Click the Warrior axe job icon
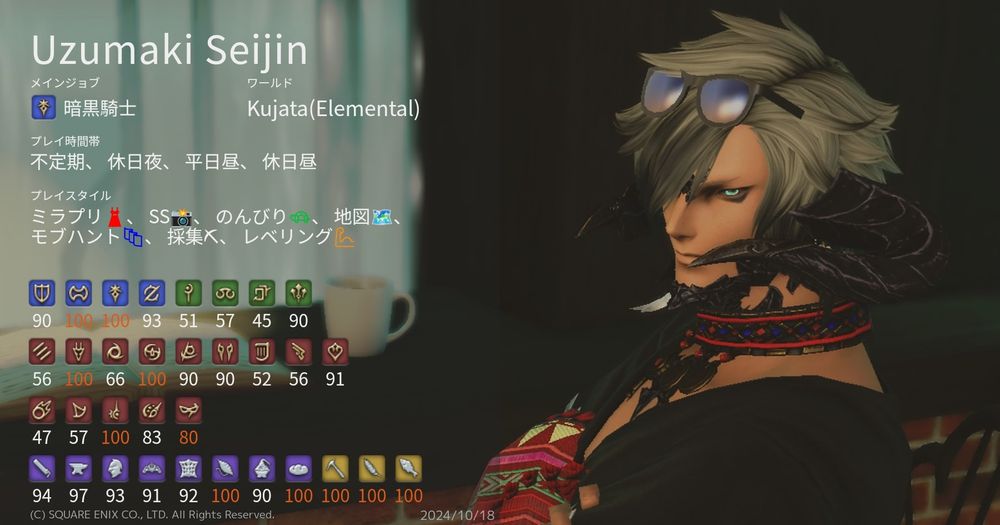This screenshot has width=1000, height=525. 79,292
